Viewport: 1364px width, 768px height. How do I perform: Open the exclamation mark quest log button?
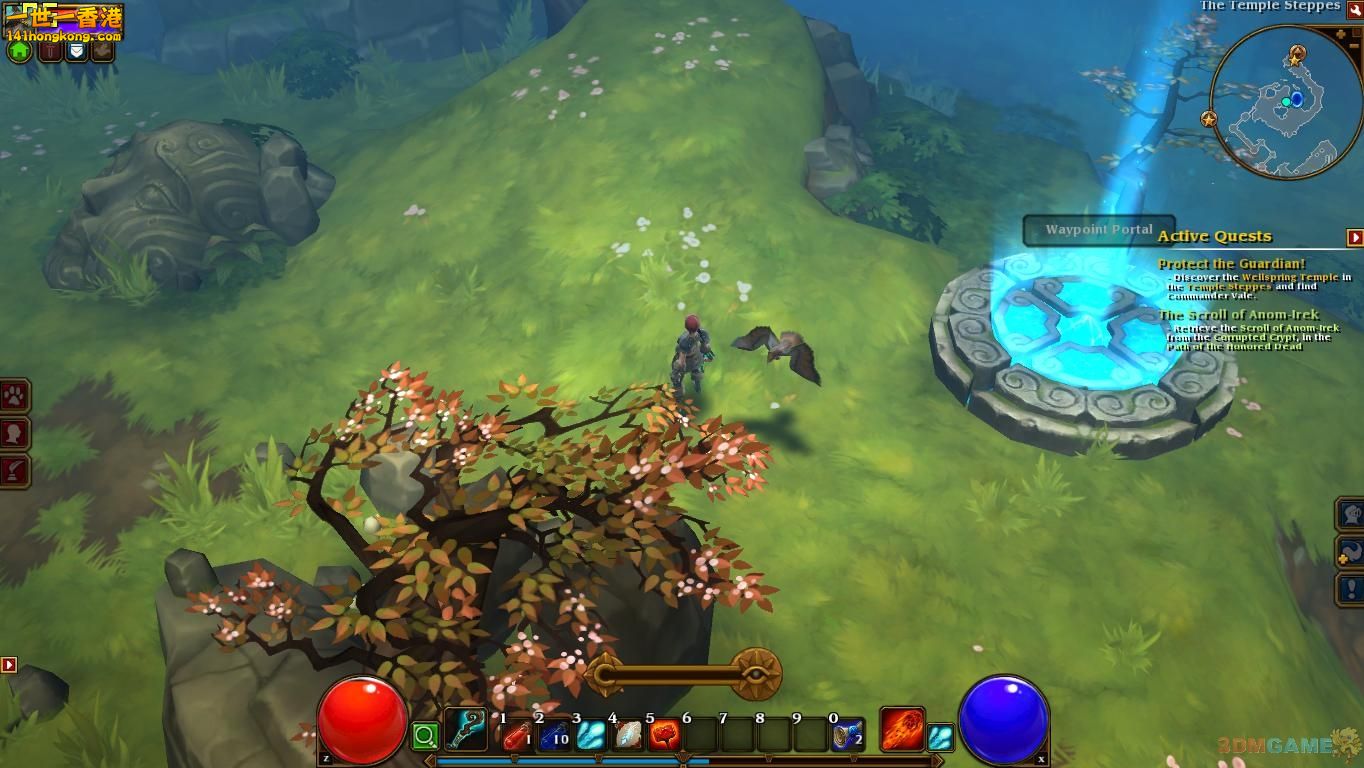[1351, 589]
